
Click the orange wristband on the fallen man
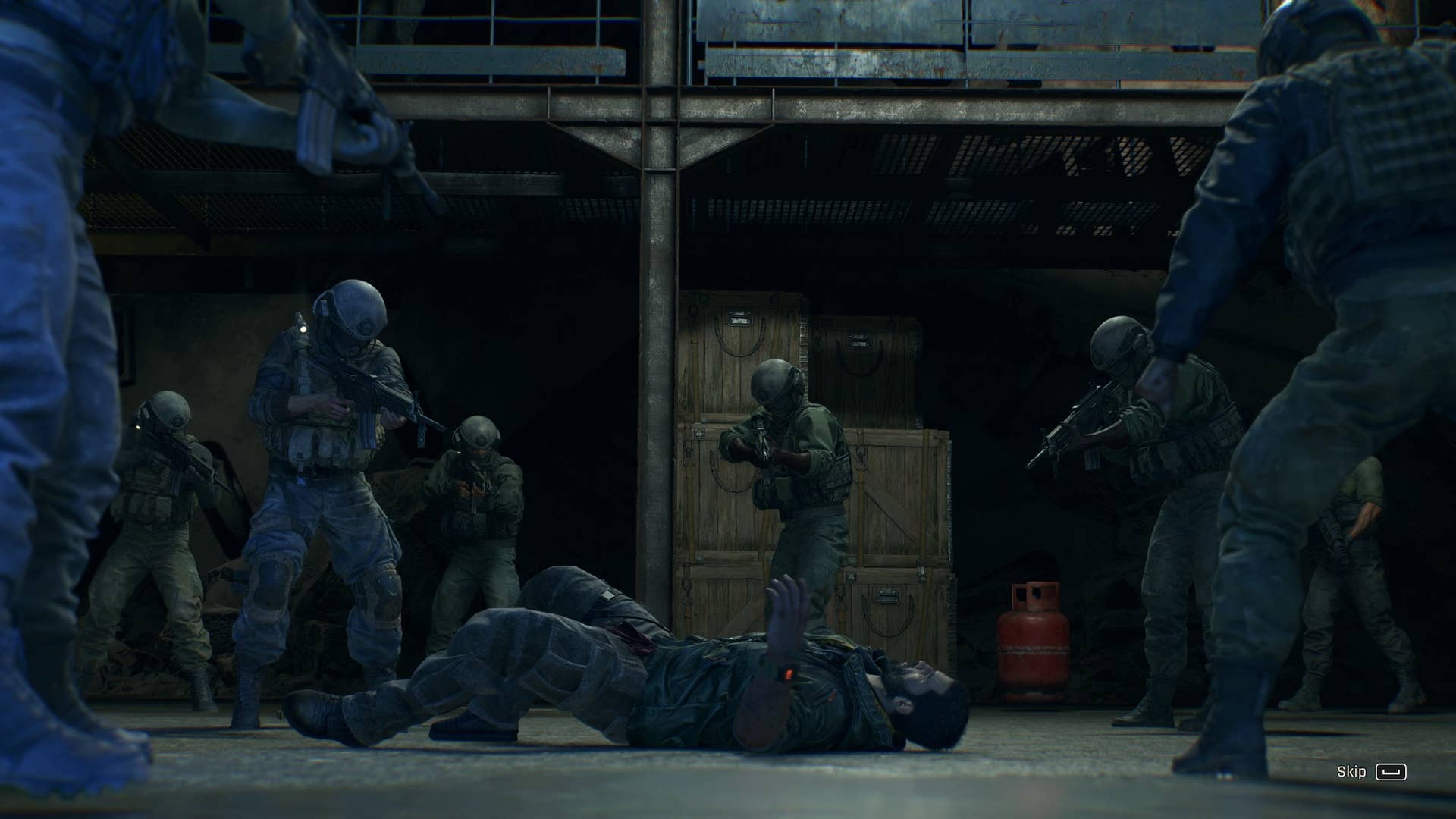pos(789,673)
